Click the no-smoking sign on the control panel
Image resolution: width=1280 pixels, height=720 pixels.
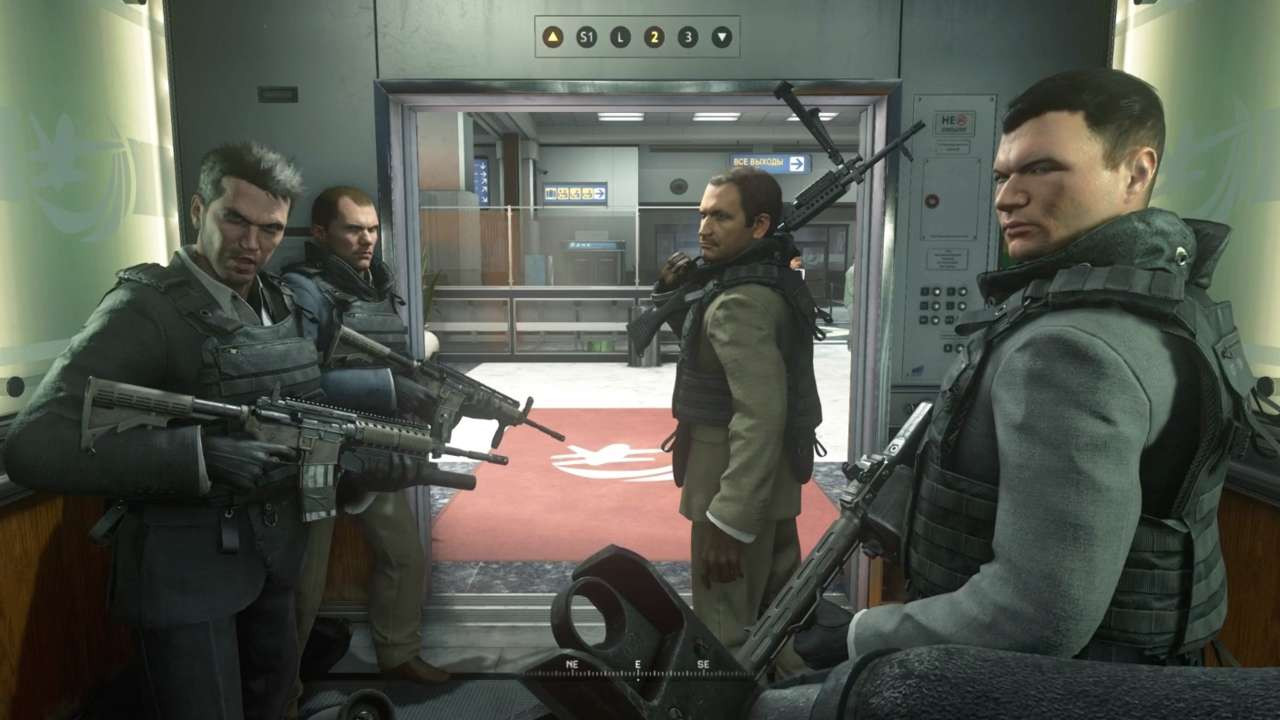tap(955, 122)
